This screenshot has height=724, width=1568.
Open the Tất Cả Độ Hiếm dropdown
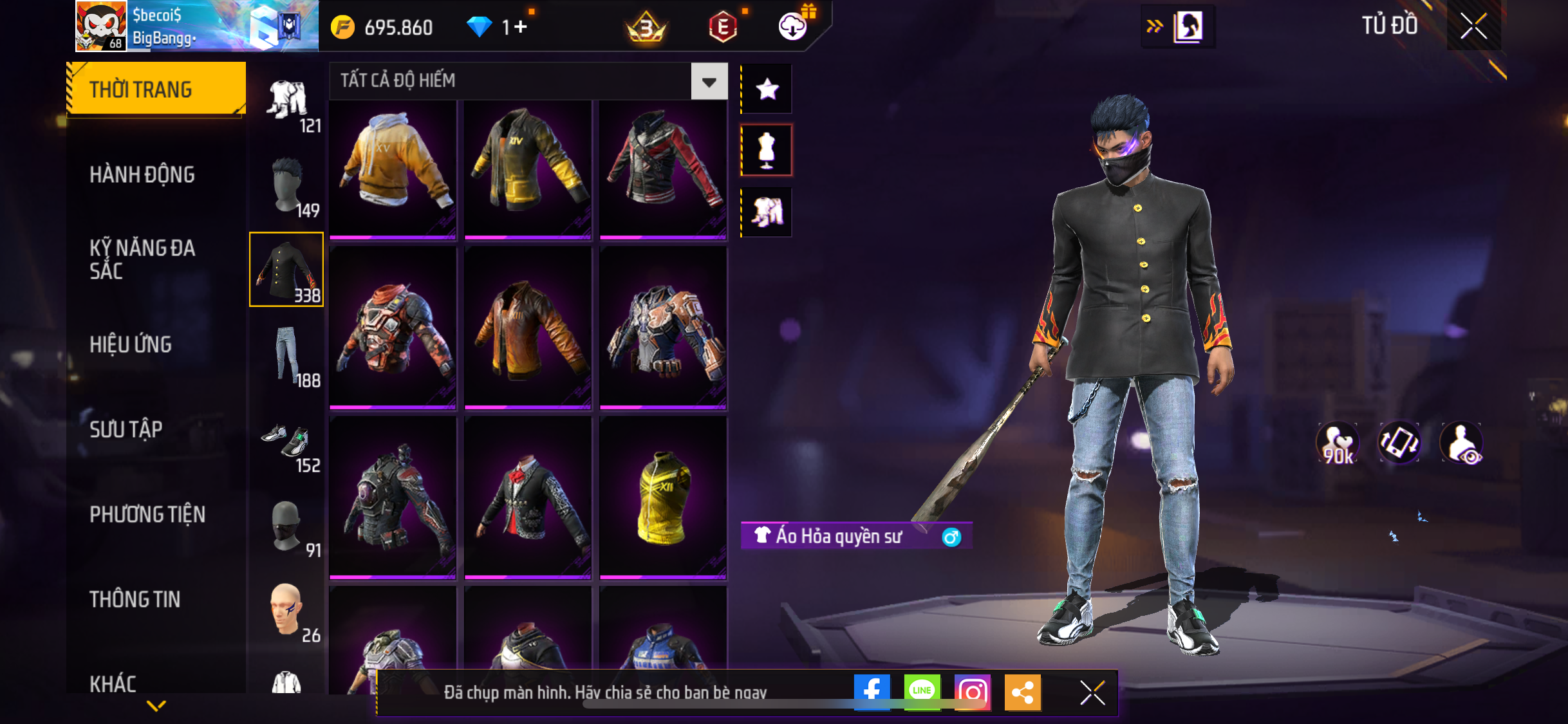(709, 82)
